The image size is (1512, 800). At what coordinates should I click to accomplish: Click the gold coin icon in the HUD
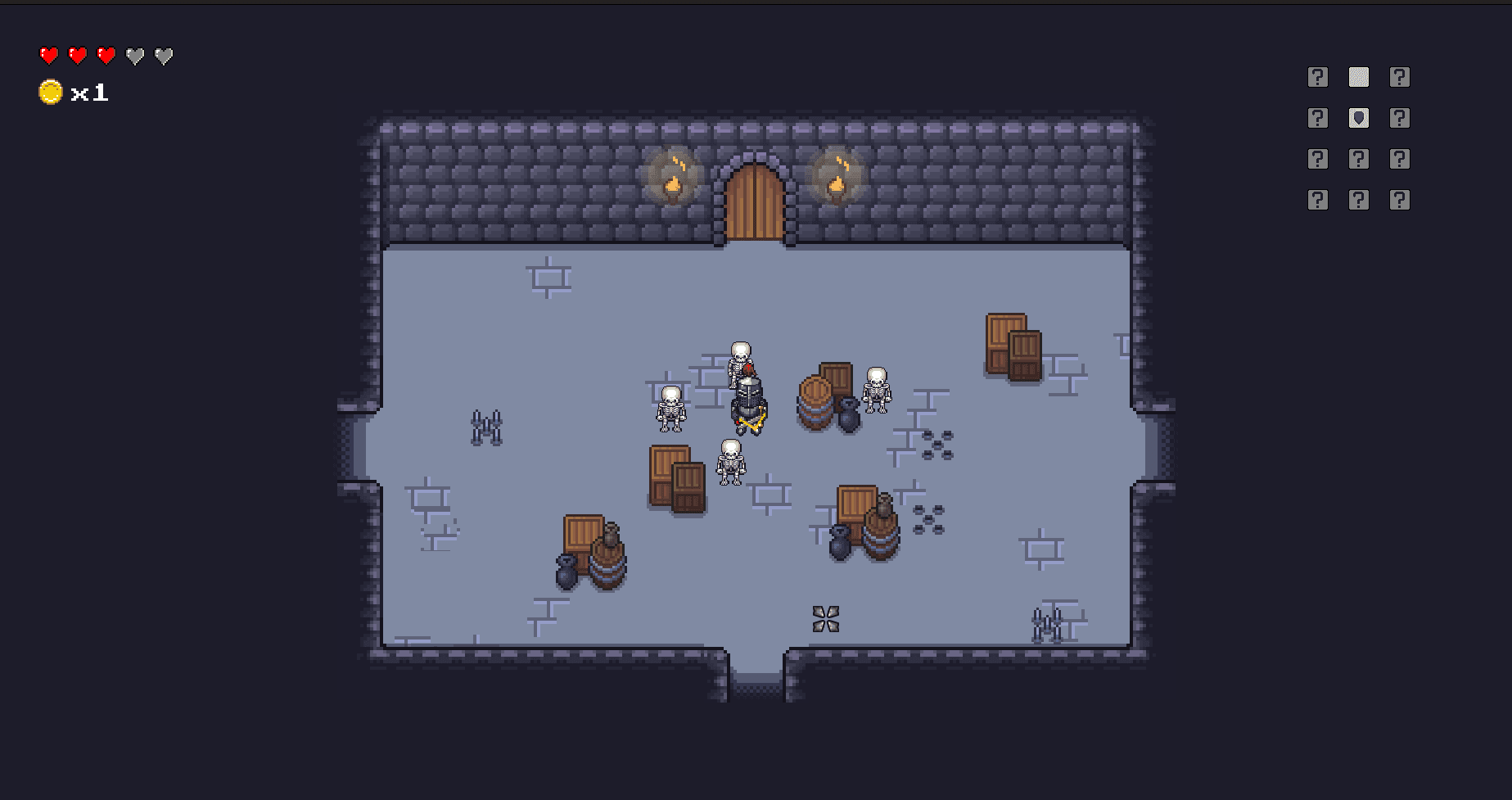(x=49, y=92)
